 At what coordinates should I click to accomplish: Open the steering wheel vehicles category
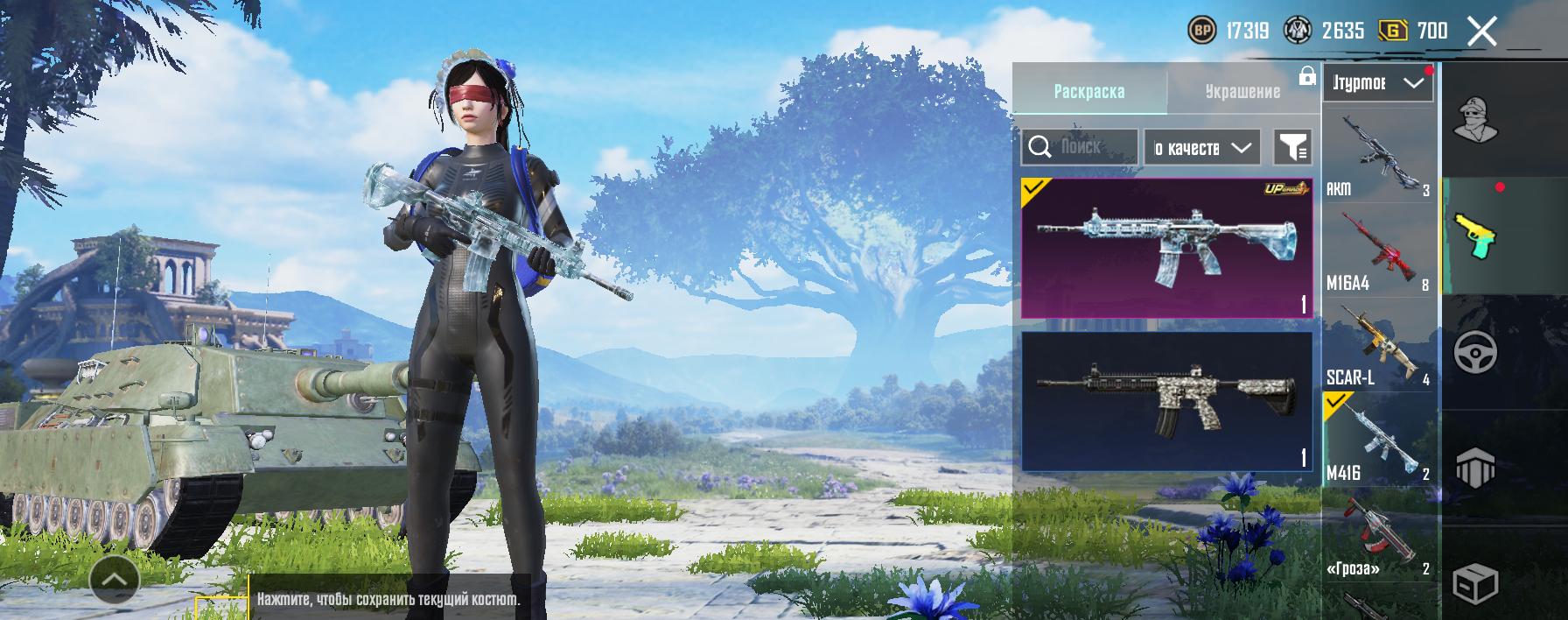click(x=1475, y=352)
